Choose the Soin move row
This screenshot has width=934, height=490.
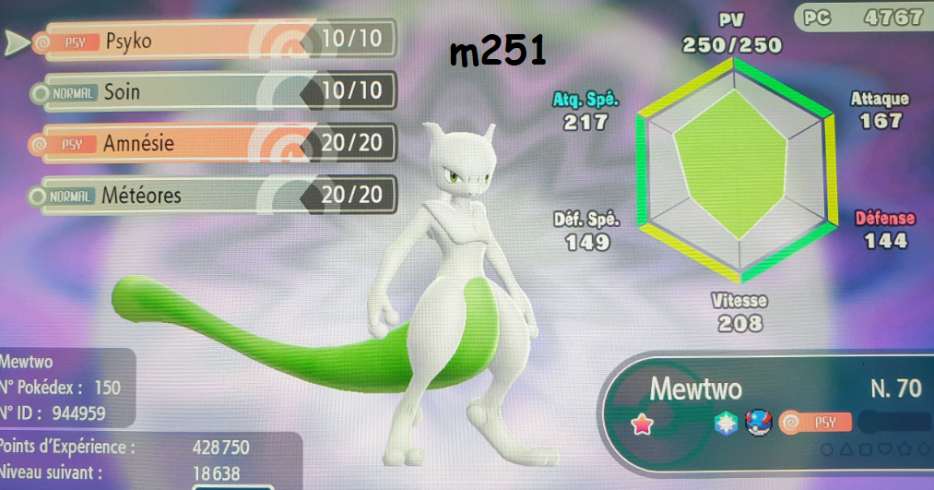[210, 93]
